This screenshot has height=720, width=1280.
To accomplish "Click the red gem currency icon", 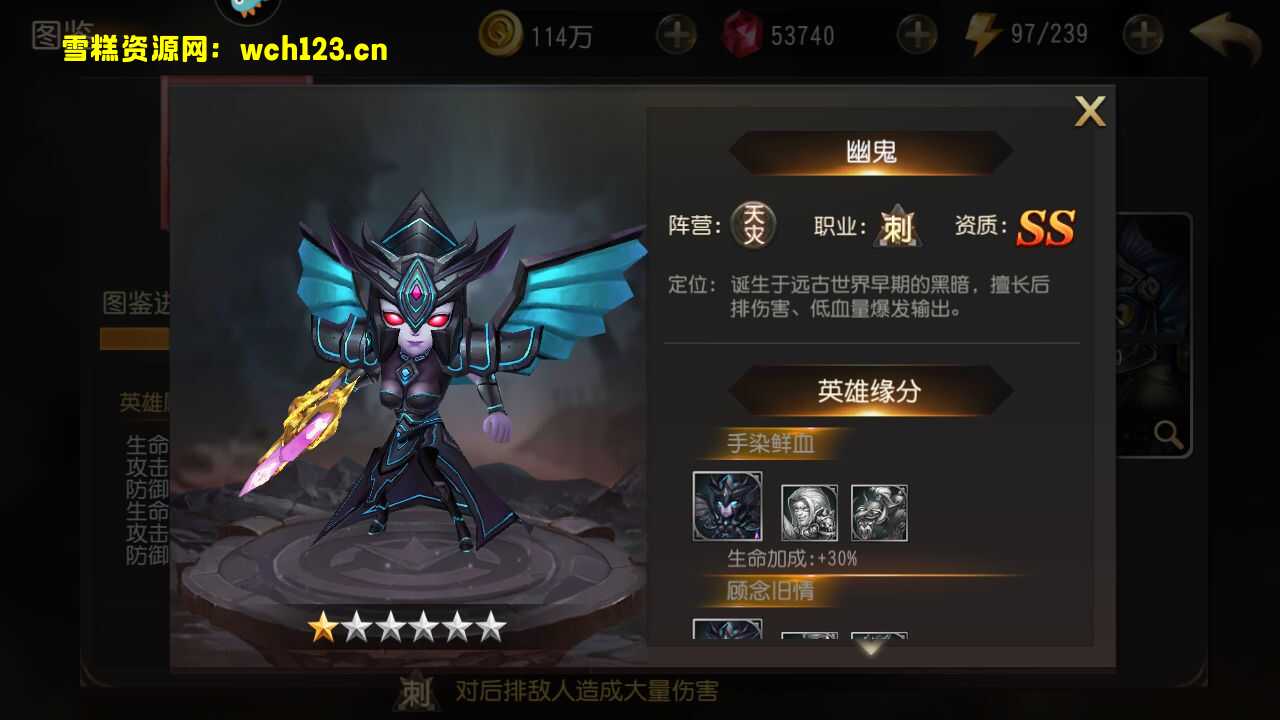I will click(x=742, y=33).
